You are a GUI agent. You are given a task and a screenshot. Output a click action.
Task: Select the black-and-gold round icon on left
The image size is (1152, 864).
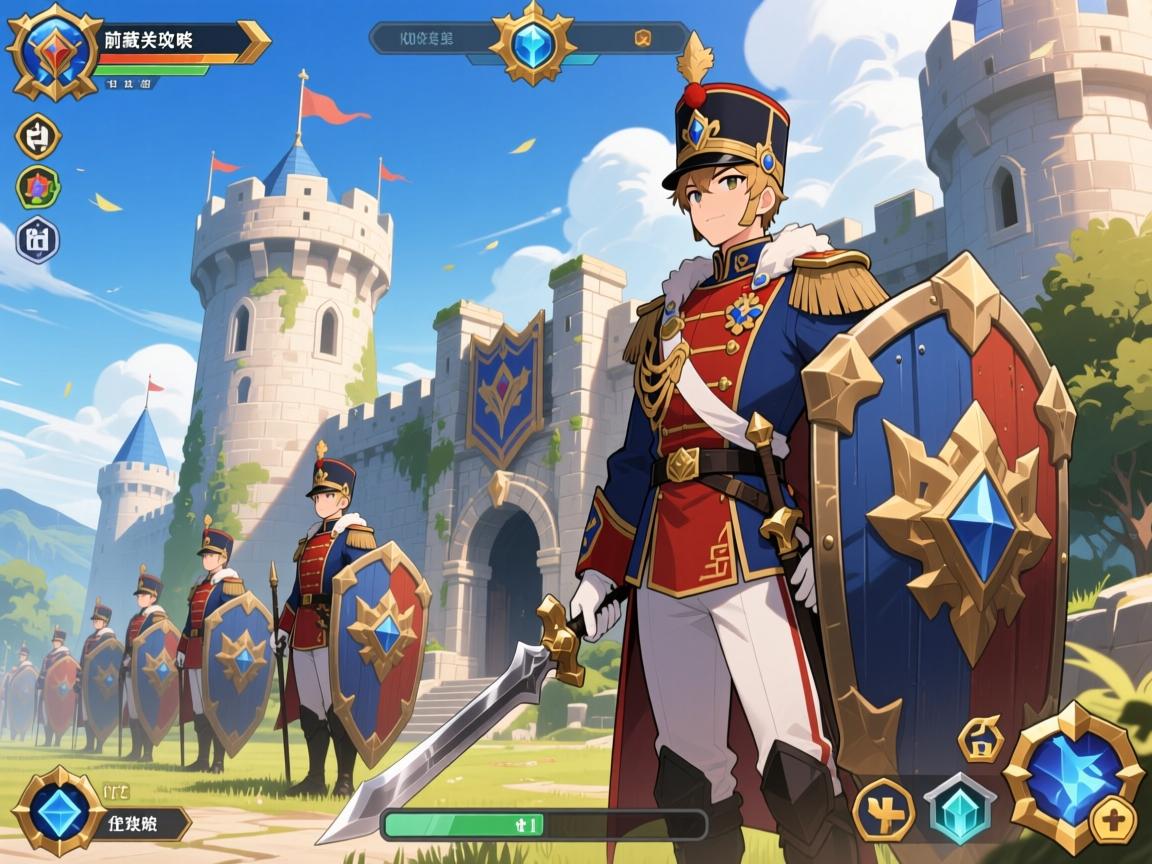point(39,137)
